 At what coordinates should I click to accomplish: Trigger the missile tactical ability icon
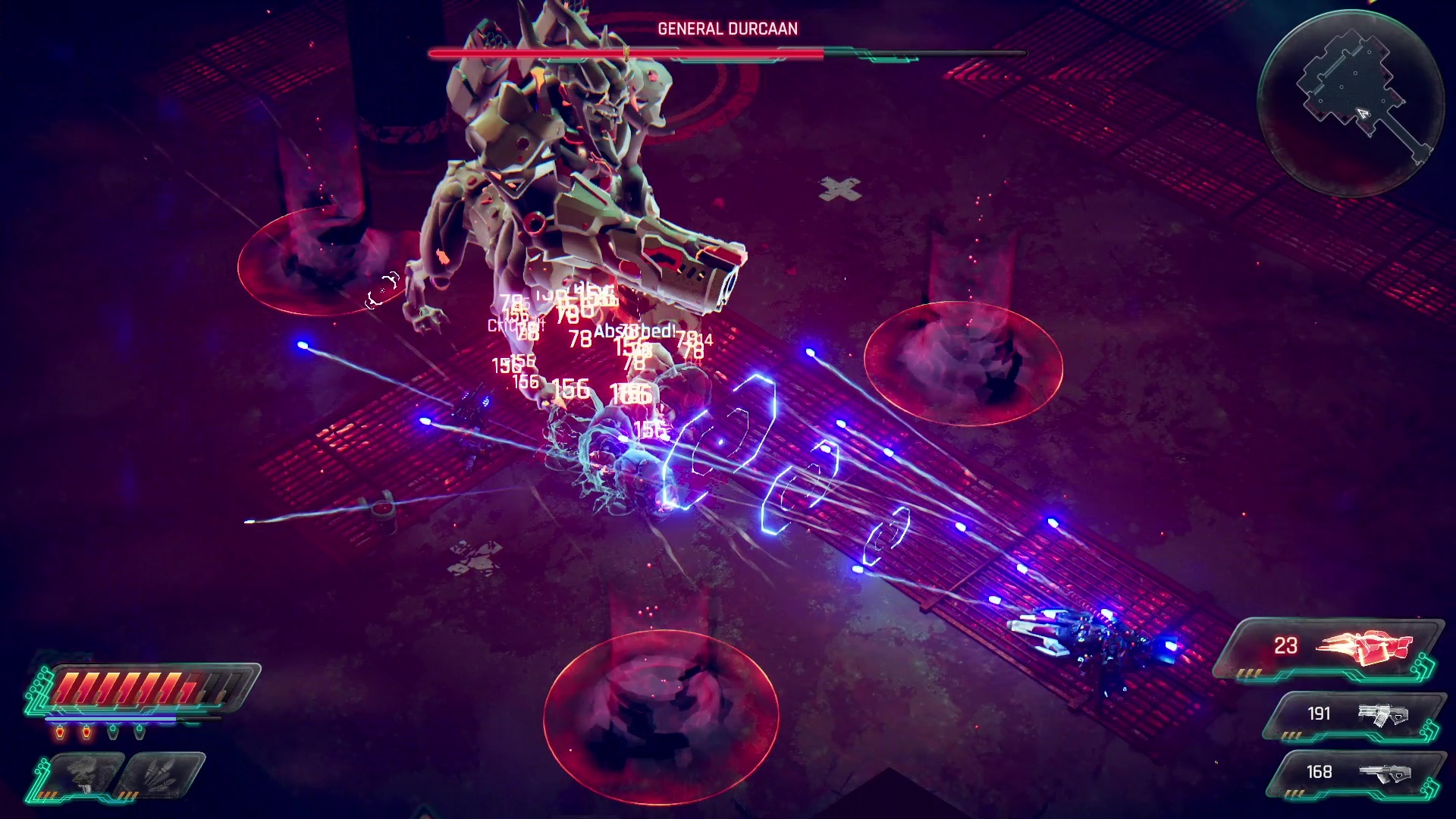(160, 774)
